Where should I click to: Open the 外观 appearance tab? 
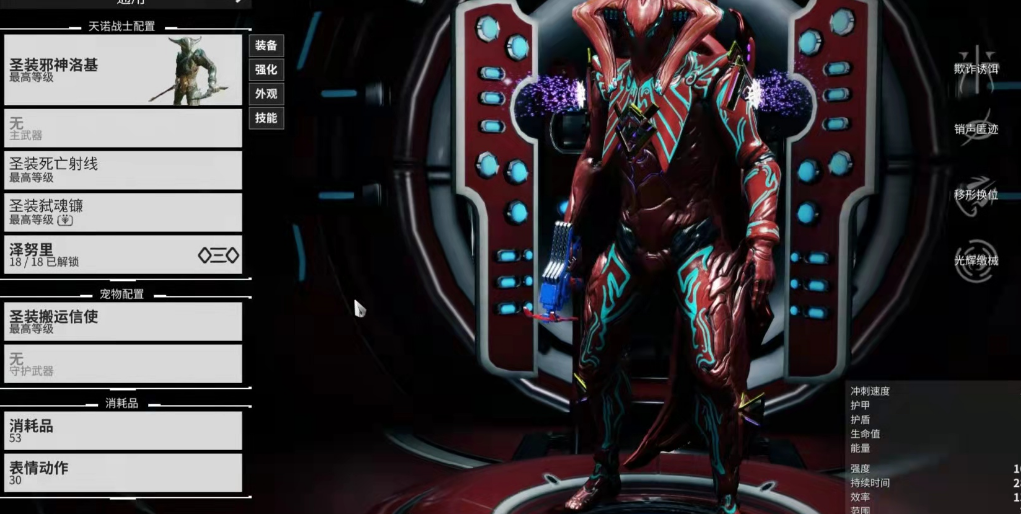click(266, 94)
